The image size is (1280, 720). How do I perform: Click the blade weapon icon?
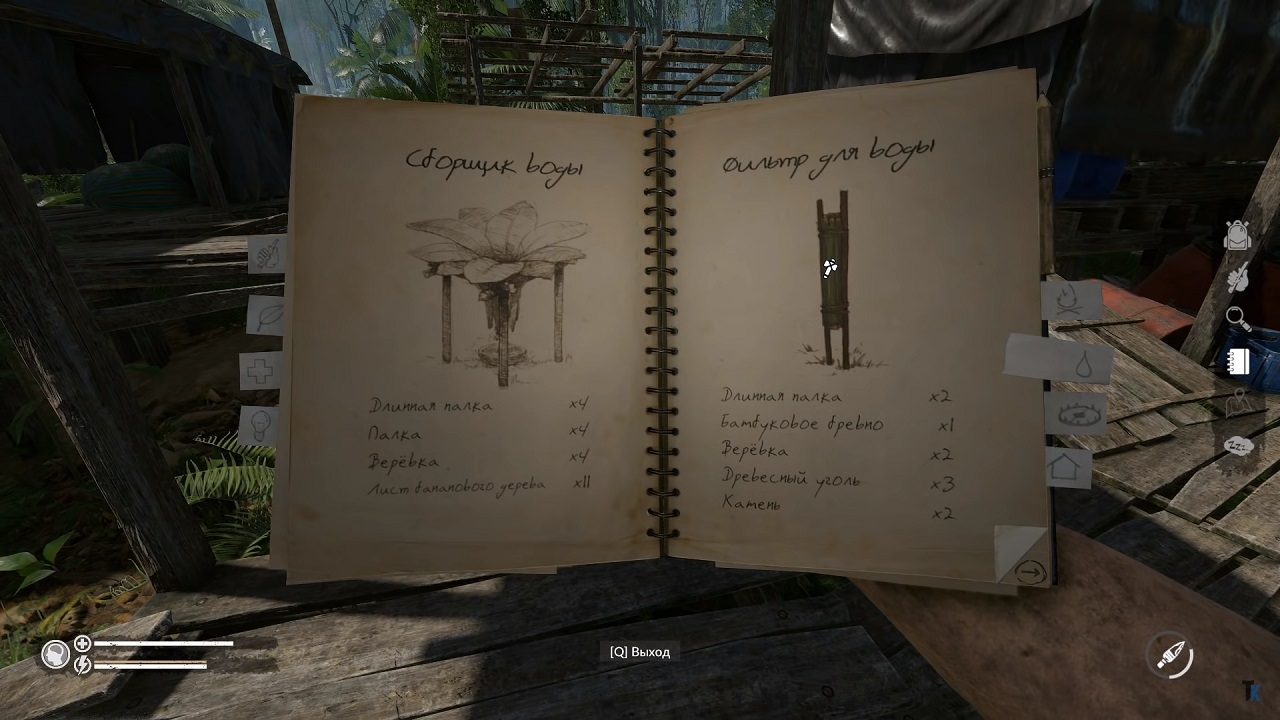1171,656
